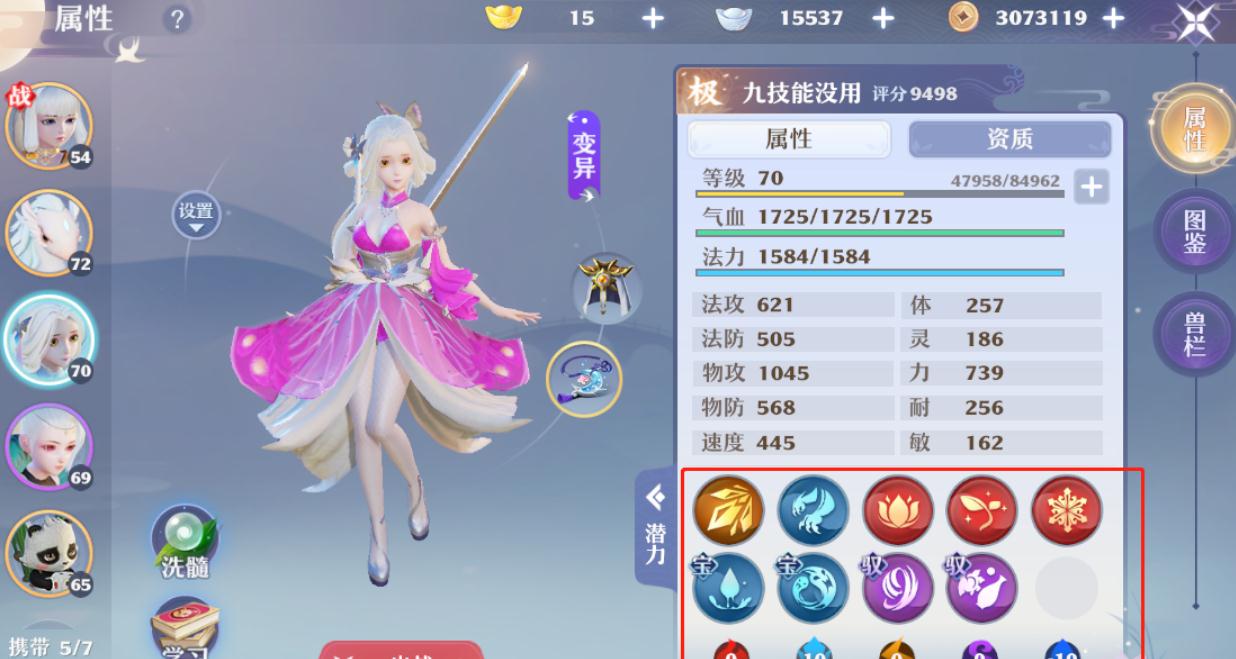Add pet experience with the plus button
The width and height of the screenshot is (1236, 659).
click(1091, 186)
